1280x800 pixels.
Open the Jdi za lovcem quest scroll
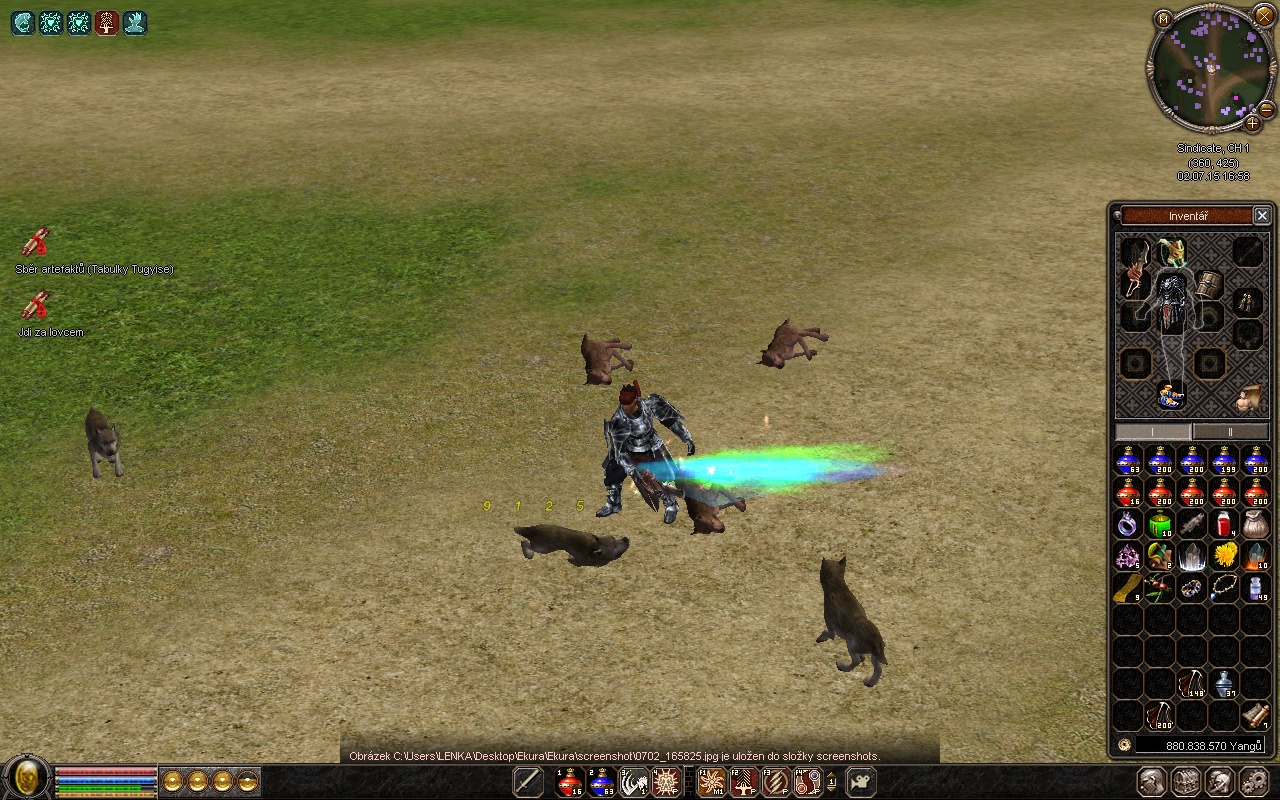click(x=36, y=305)
